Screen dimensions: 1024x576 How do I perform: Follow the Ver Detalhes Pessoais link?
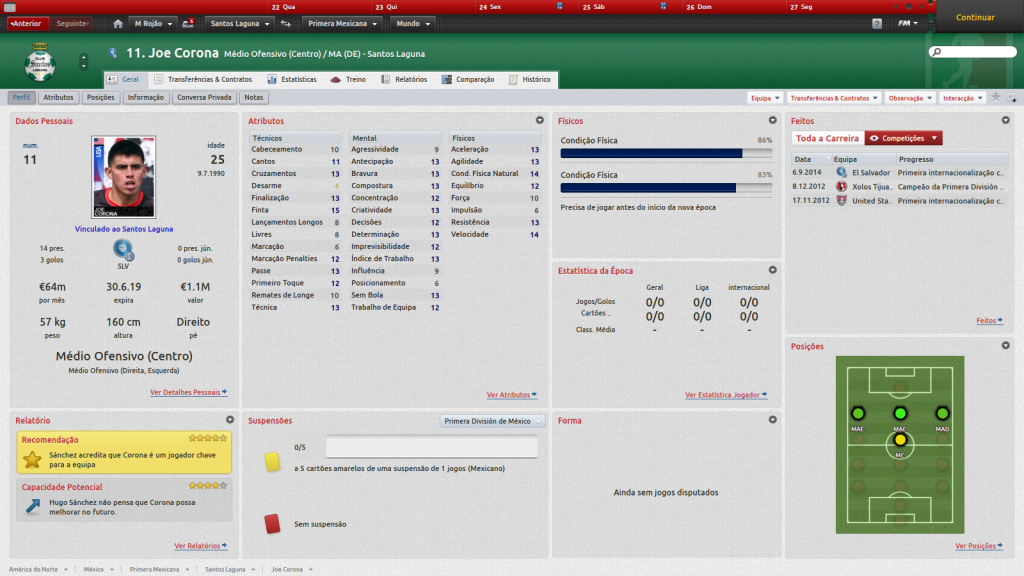tap(188, 393)
